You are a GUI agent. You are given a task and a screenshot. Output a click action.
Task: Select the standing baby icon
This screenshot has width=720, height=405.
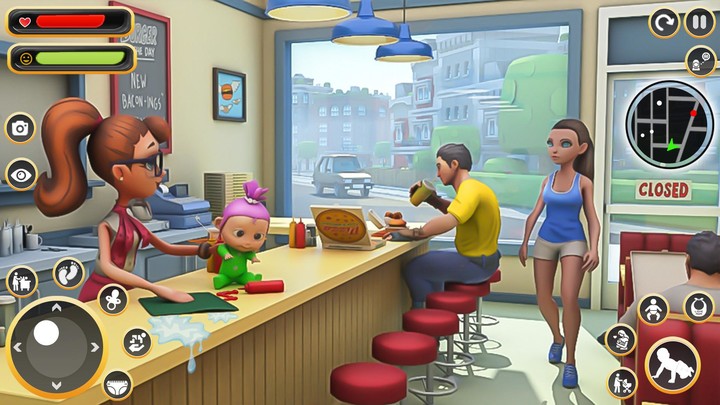[x=653, y=309]
